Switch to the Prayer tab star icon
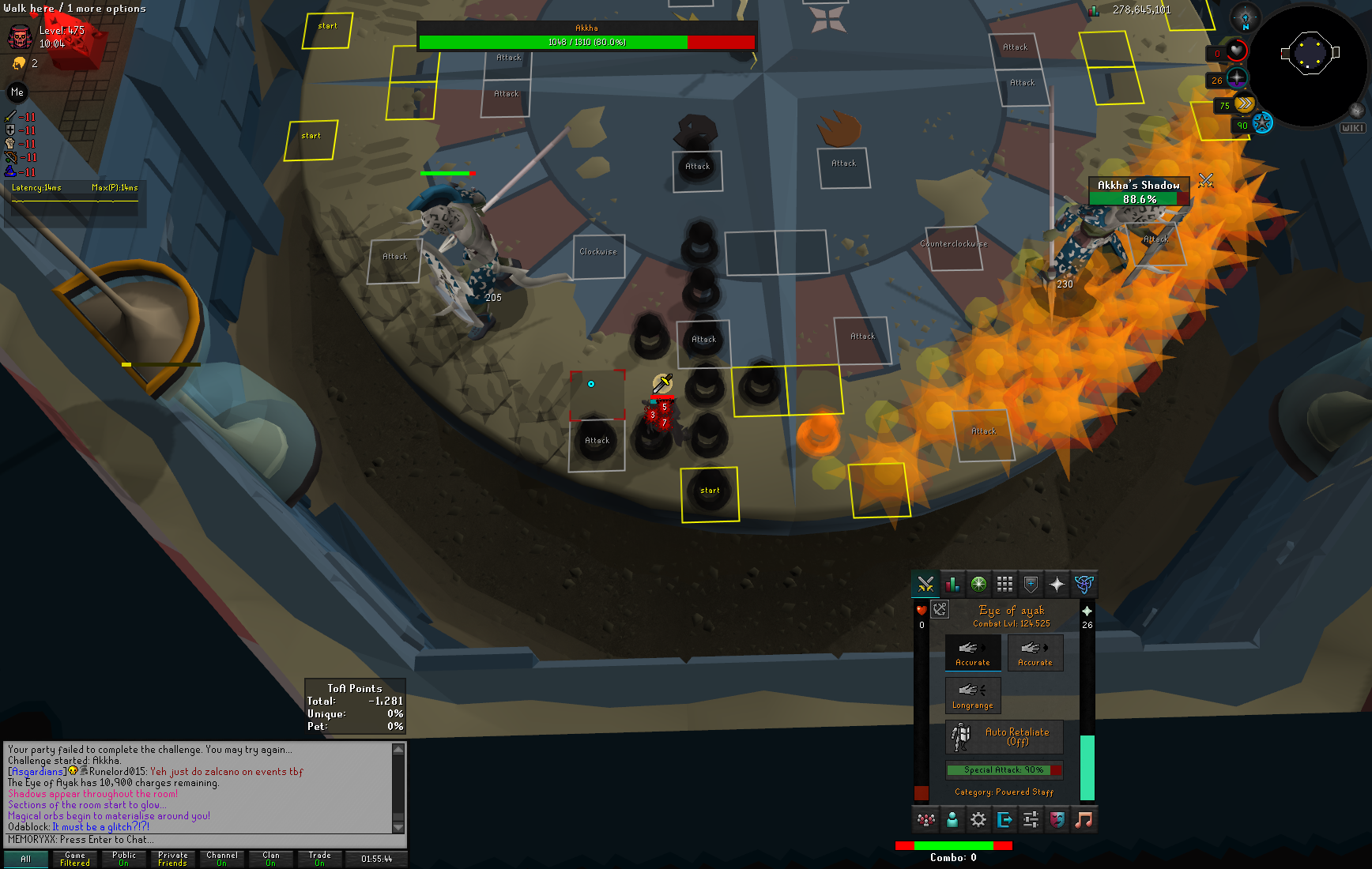This screenshot has width=1372, height=869. click(x=1057, y=585)
